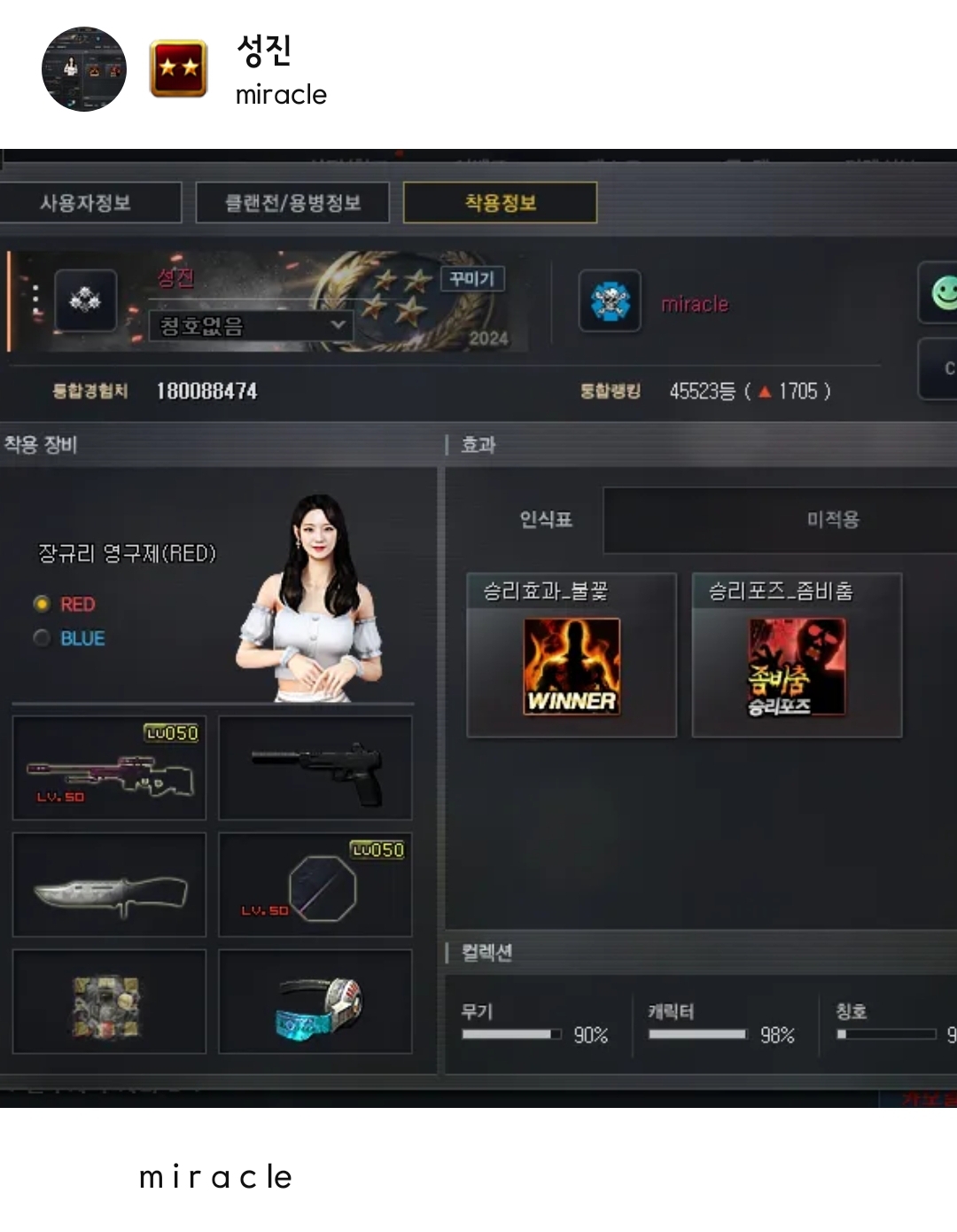Open the round profile picture in post header
Viewport: 957px width, 1232px height.
[84, 69]
